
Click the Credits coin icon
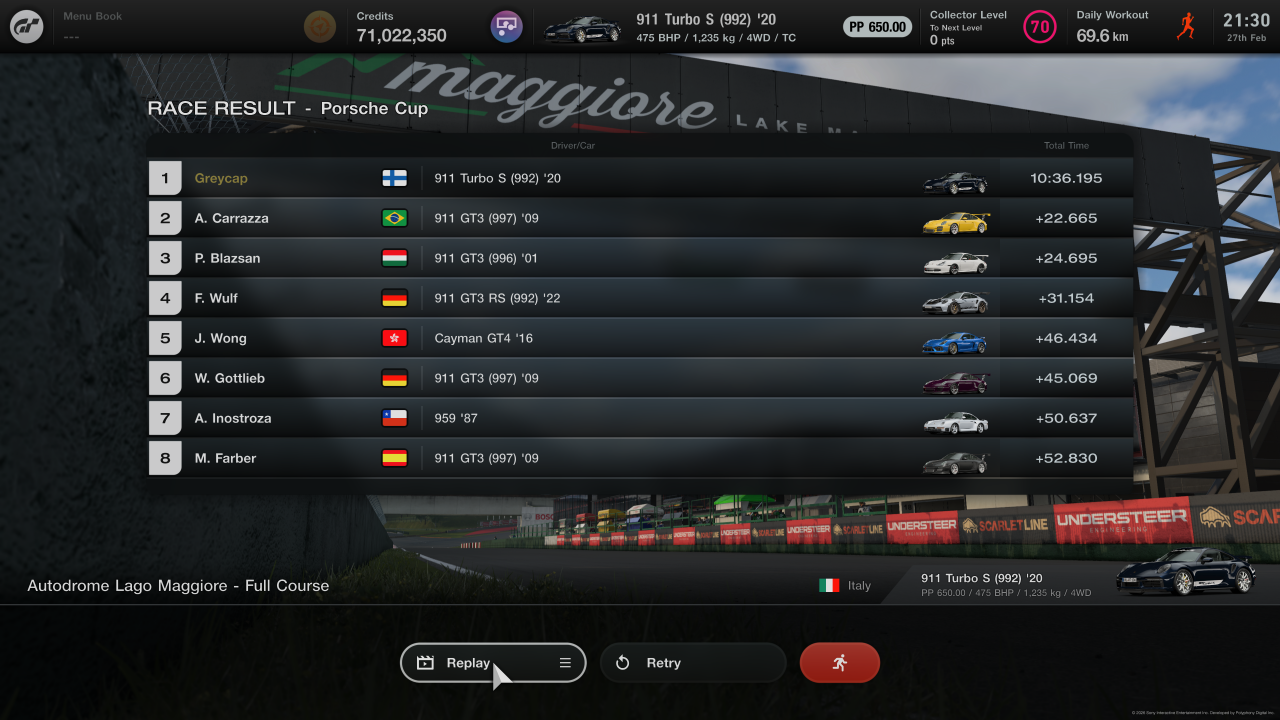coord(320,26)
